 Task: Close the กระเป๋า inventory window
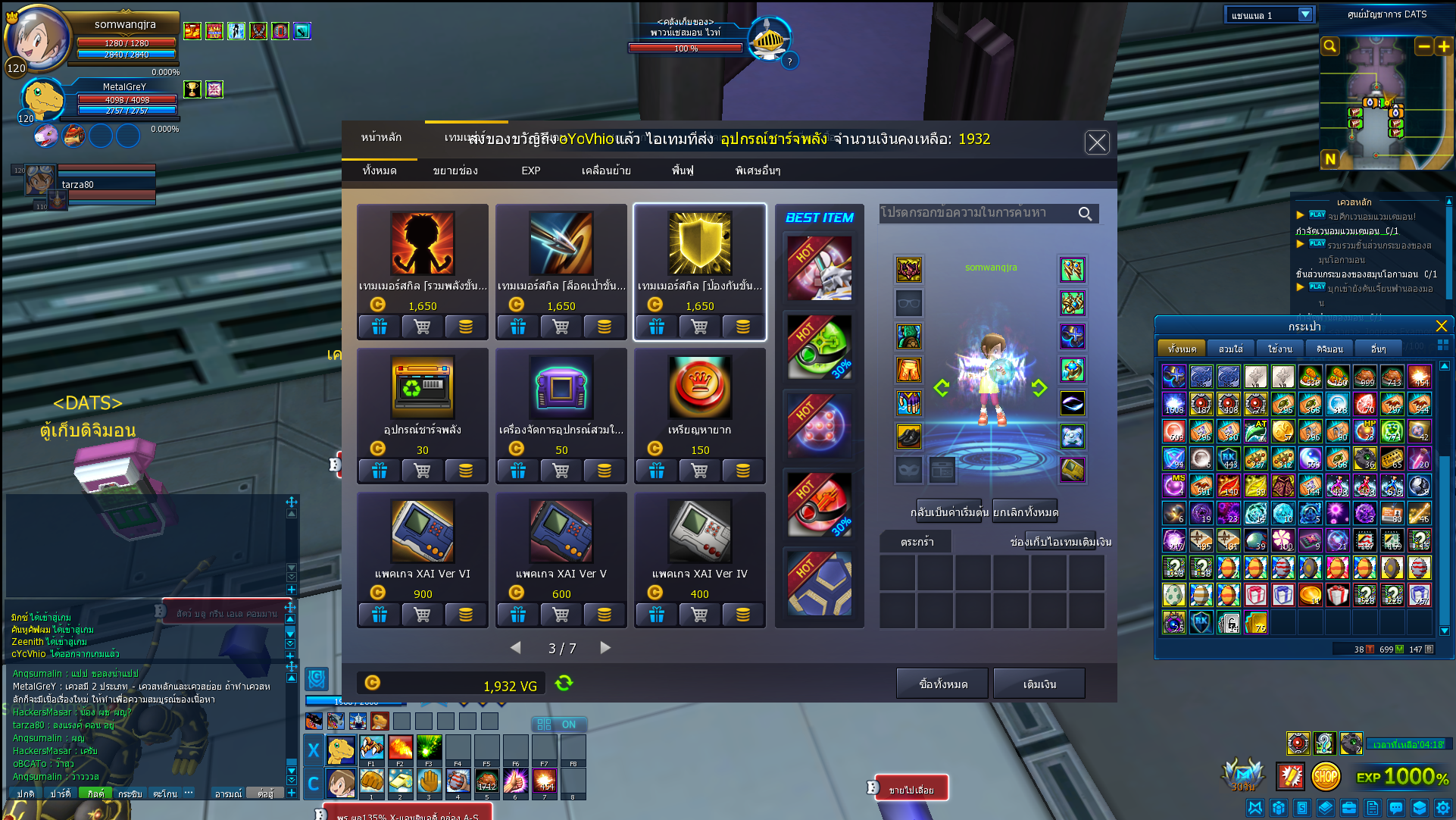1441,326
